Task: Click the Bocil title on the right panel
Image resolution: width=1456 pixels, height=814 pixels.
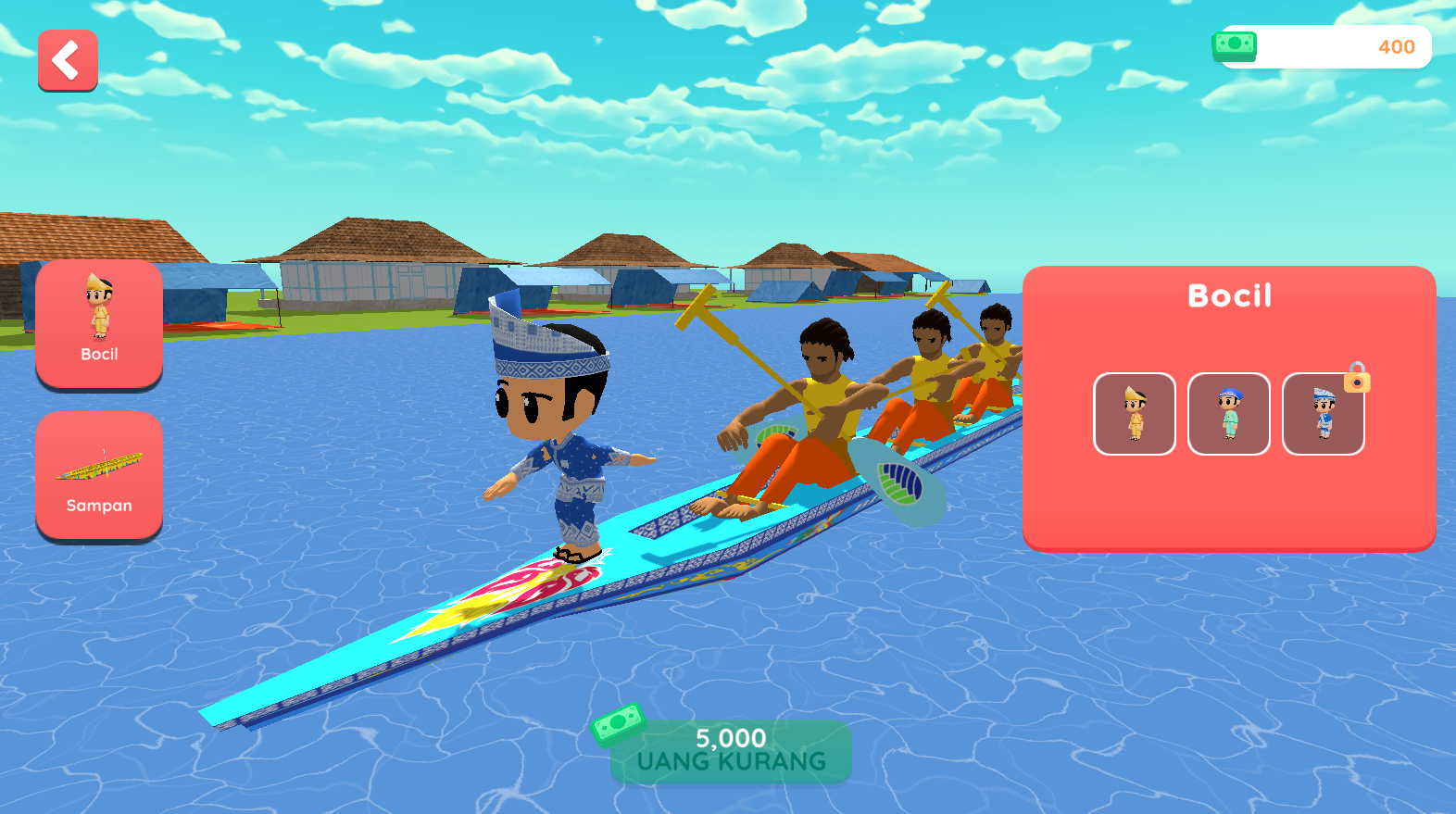Action: [x=1228, y=294]
